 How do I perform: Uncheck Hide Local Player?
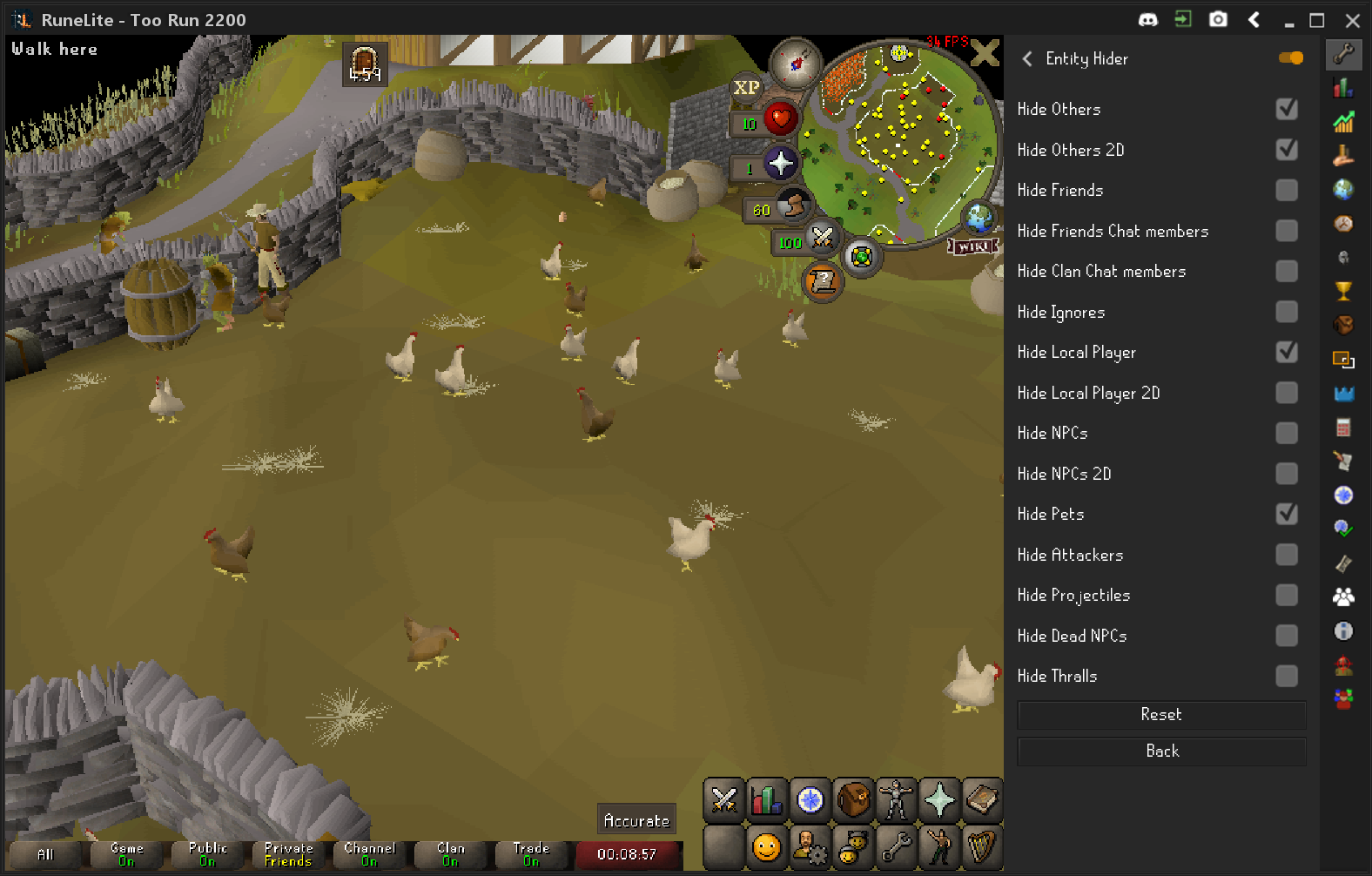[1286, 352]
